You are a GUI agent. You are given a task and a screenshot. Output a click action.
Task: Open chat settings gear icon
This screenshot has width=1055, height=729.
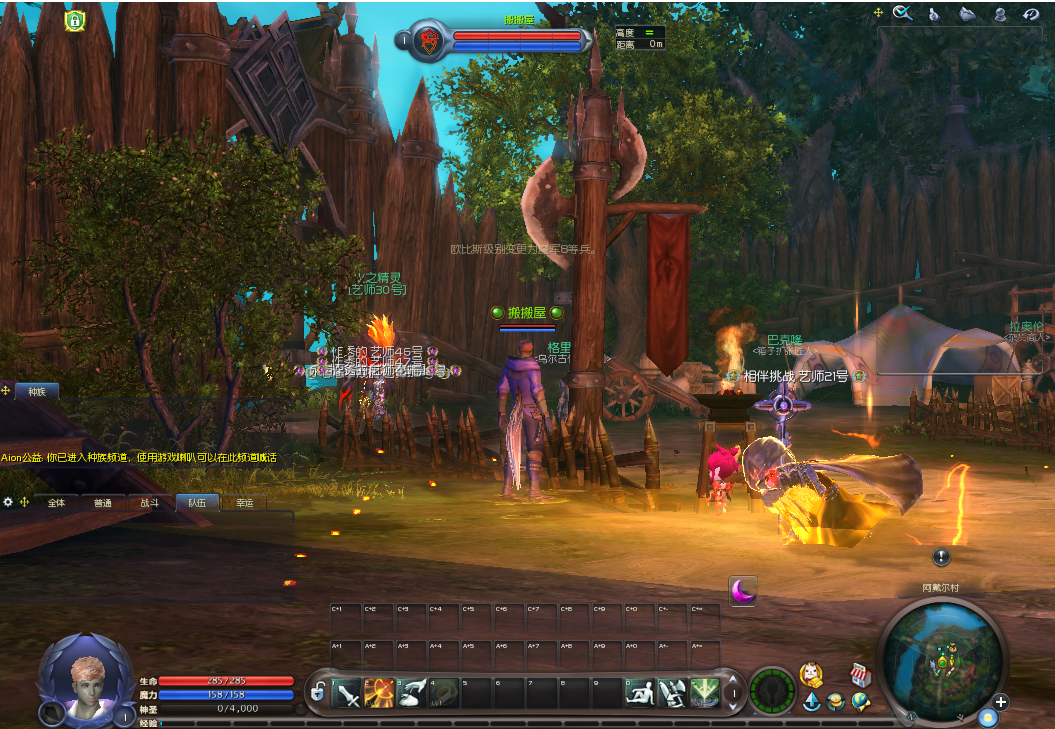coord(8,502)
